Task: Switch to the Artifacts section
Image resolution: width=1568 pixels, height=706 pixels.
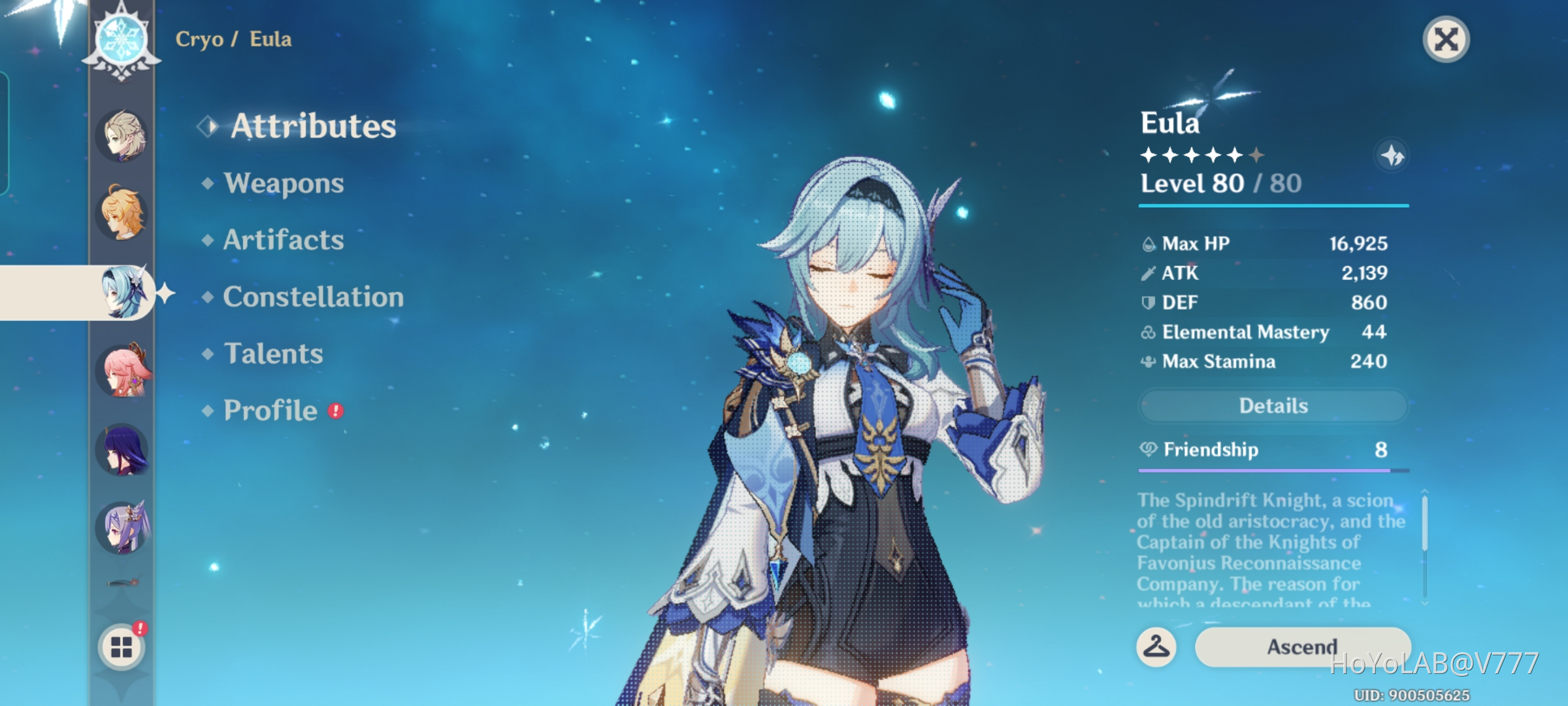Action: 282,241
